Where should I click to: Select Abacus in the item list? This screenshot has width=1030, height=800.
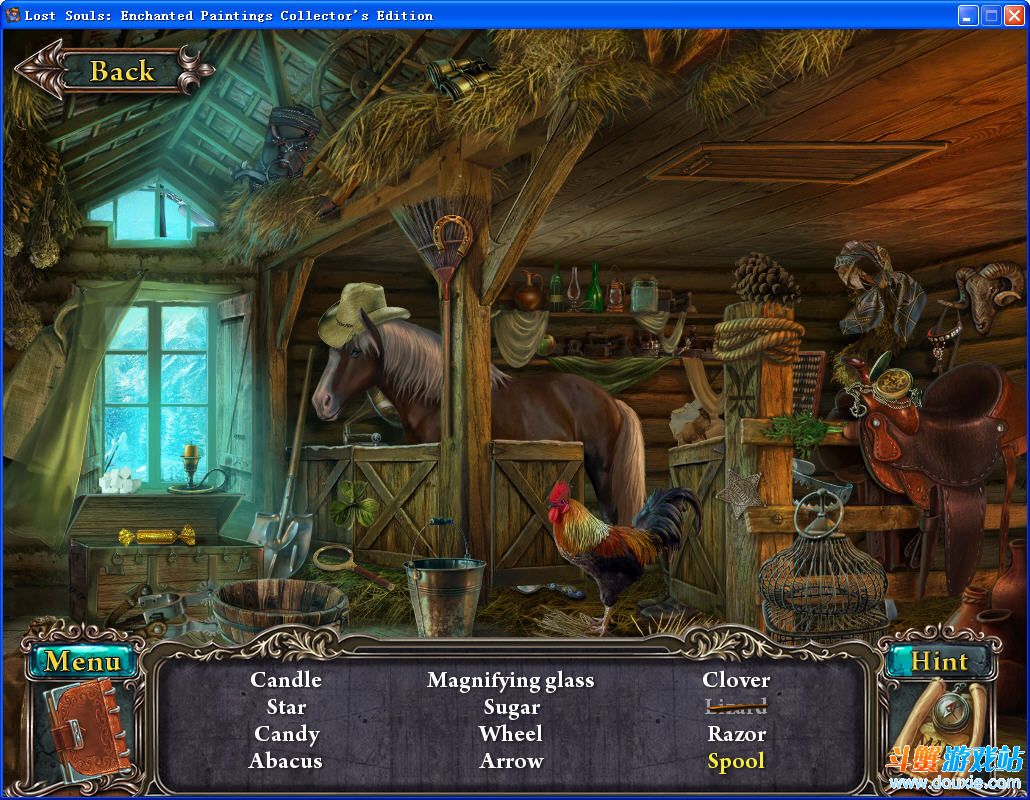286,761
